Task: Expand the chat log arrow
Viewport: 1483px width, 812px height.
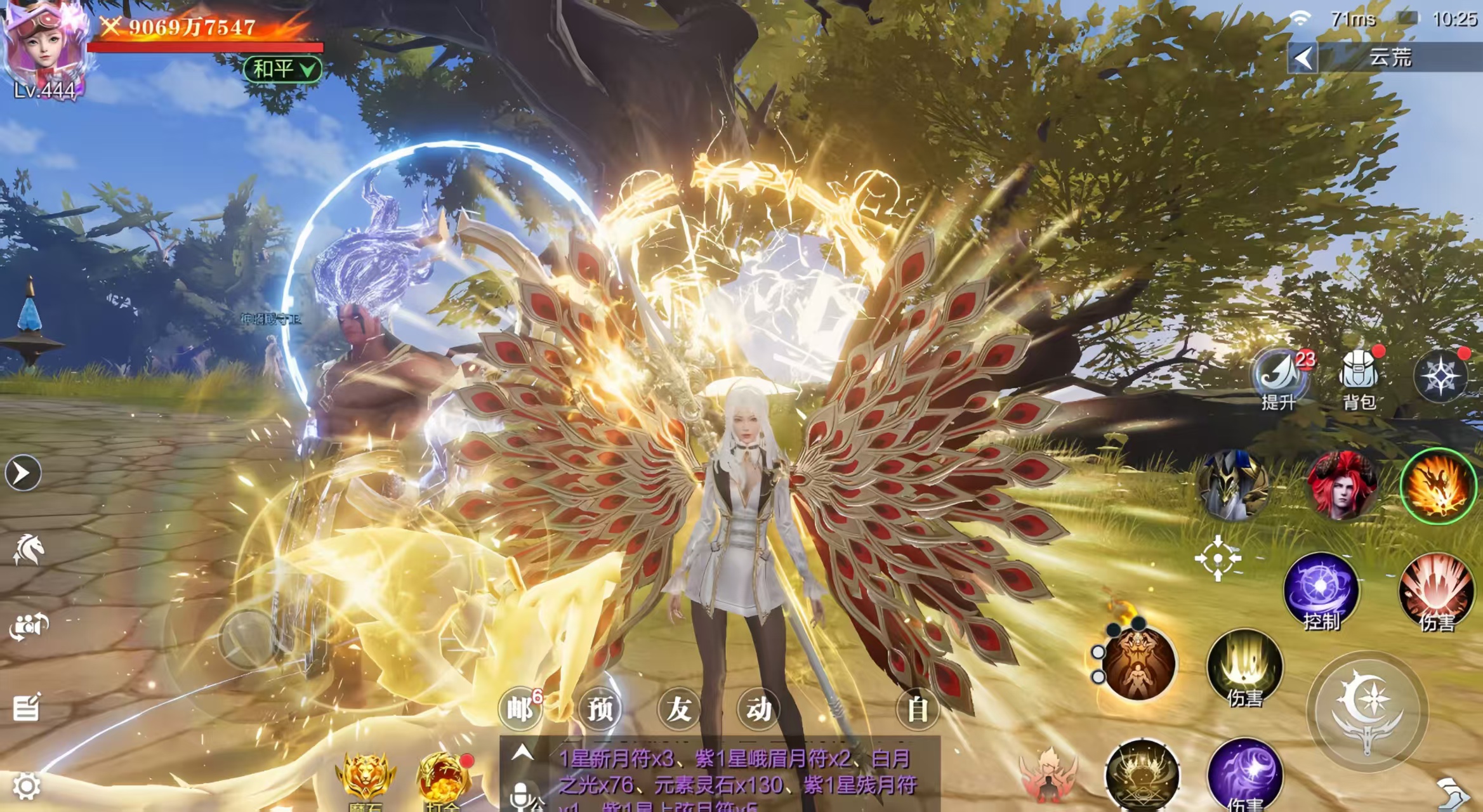Action: tap(522, 753)
